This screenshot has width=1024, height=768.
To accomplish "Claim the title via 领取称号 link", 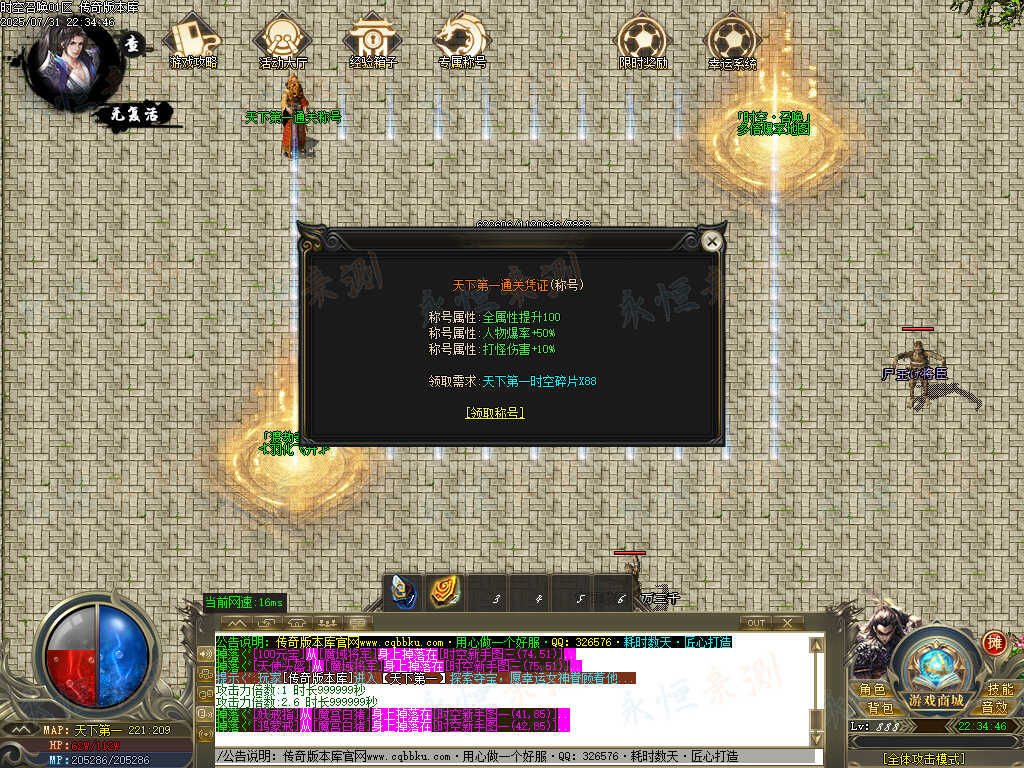I will [x=495, y=412].
